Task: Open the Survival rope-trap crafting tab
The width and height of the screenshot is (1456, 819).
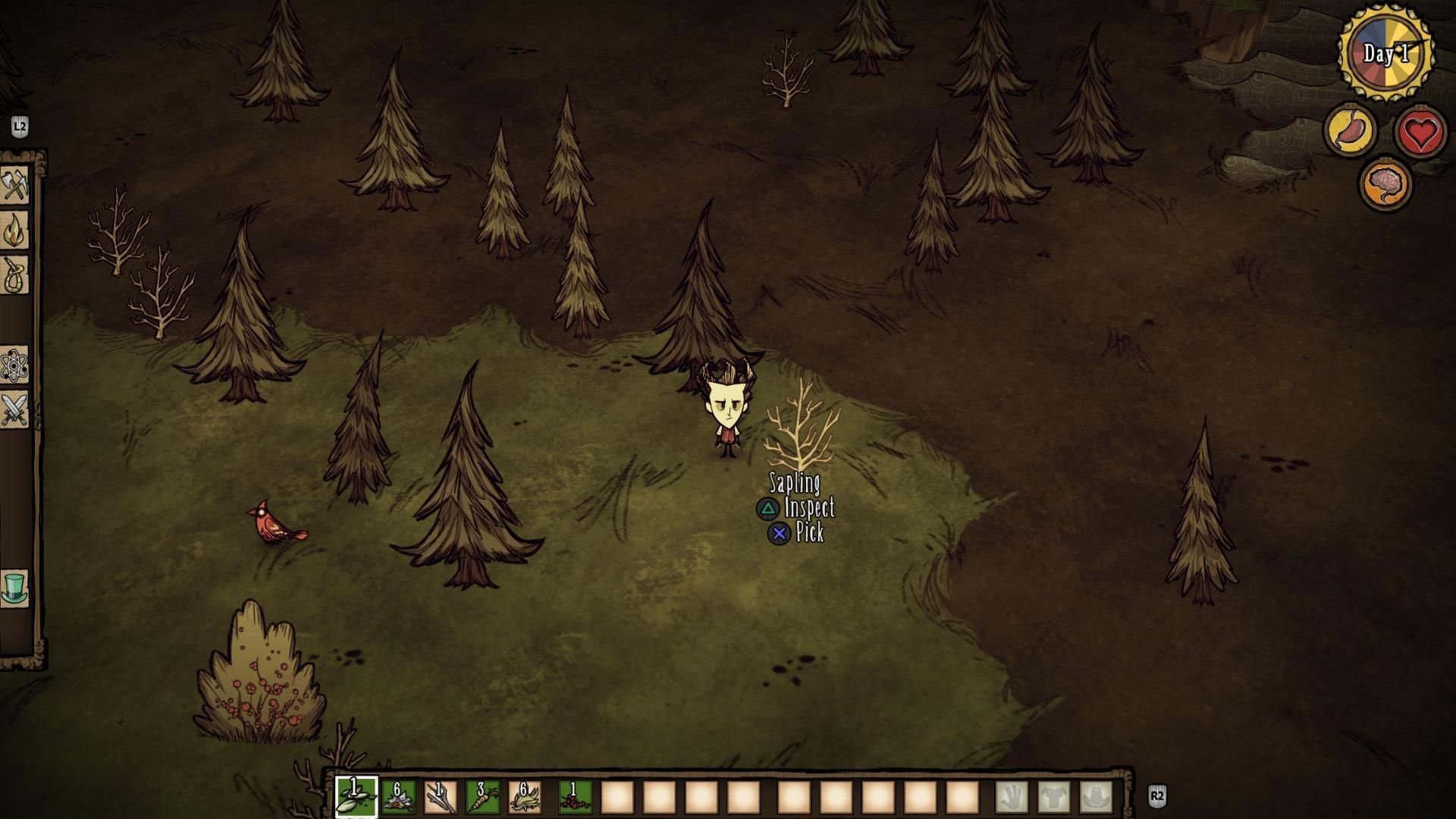Action: 14,275
